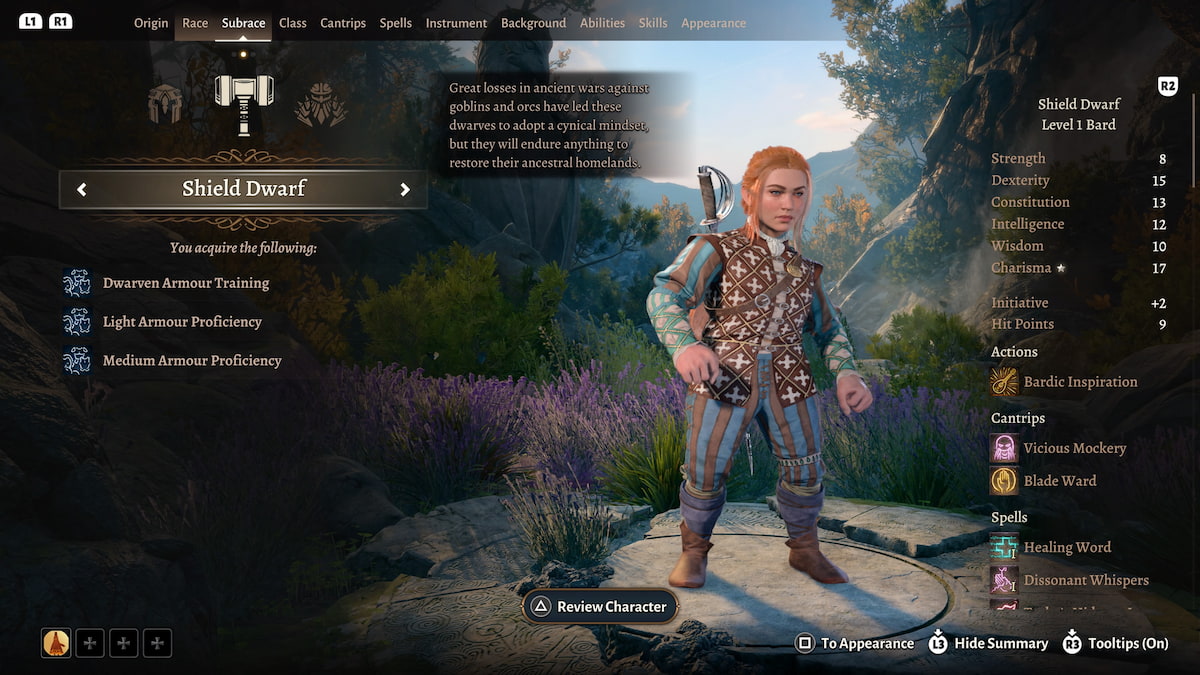Select the Vicious Mockery cantrip
1200x675 pixels.
click(x=1074, y=448)
